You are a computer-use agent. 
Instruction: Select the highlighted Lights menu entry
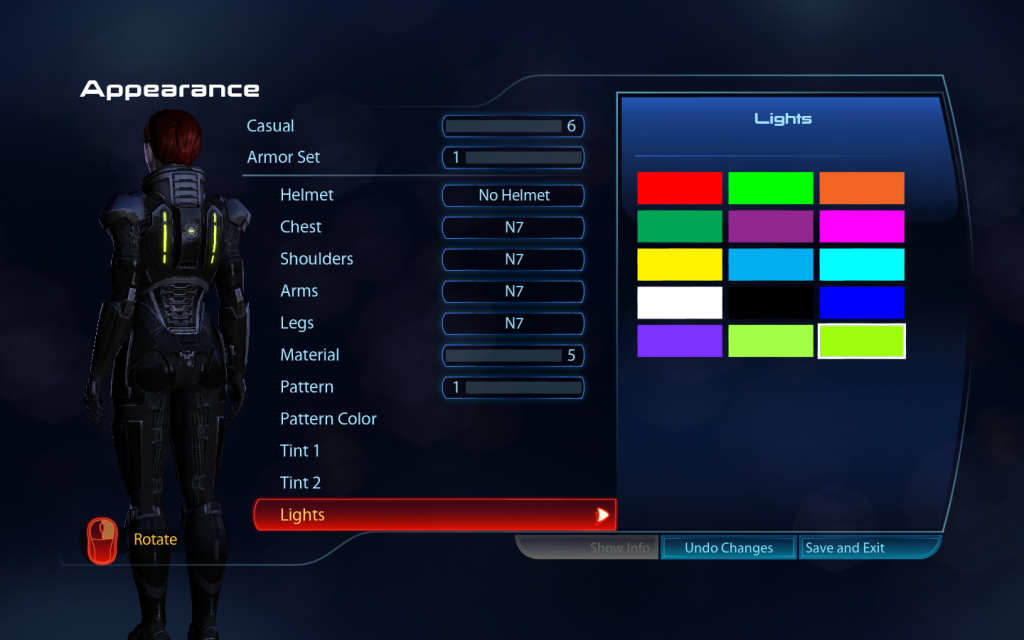pos(434,515)
